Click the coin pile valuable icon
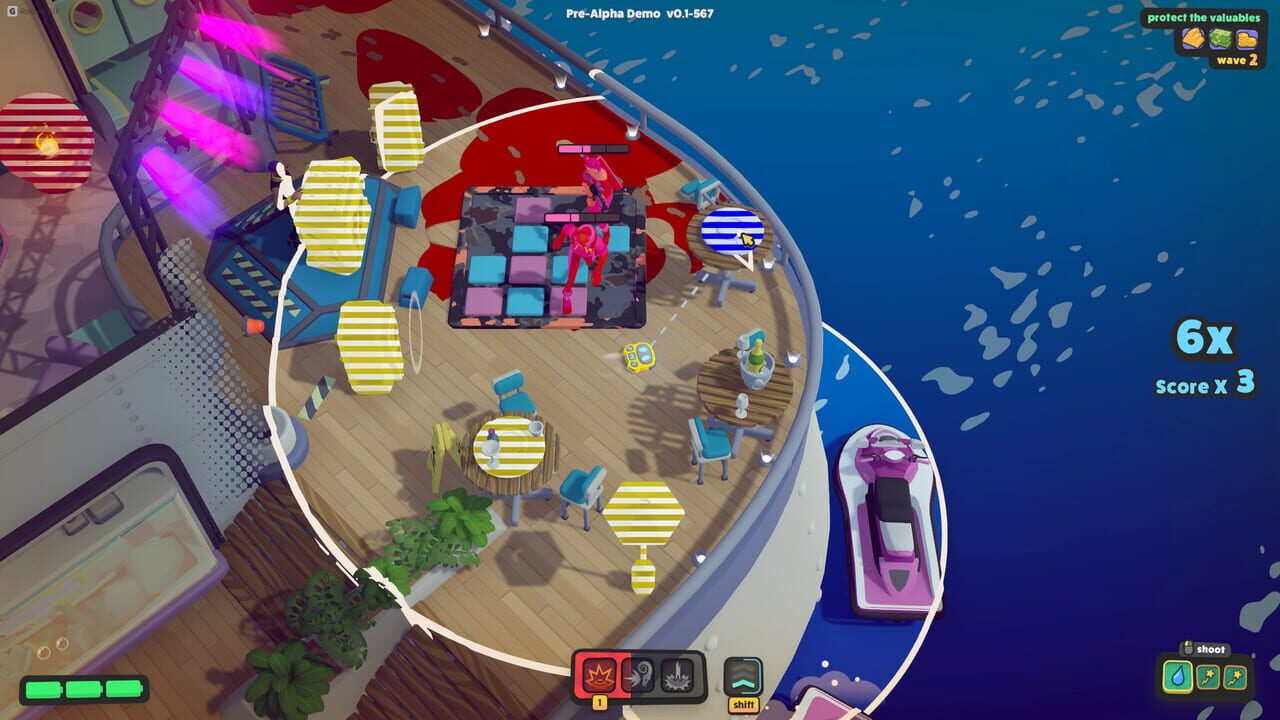The width and height of the screenshot is (1280, 720). pyautogui.click(x=1247, y=39)
